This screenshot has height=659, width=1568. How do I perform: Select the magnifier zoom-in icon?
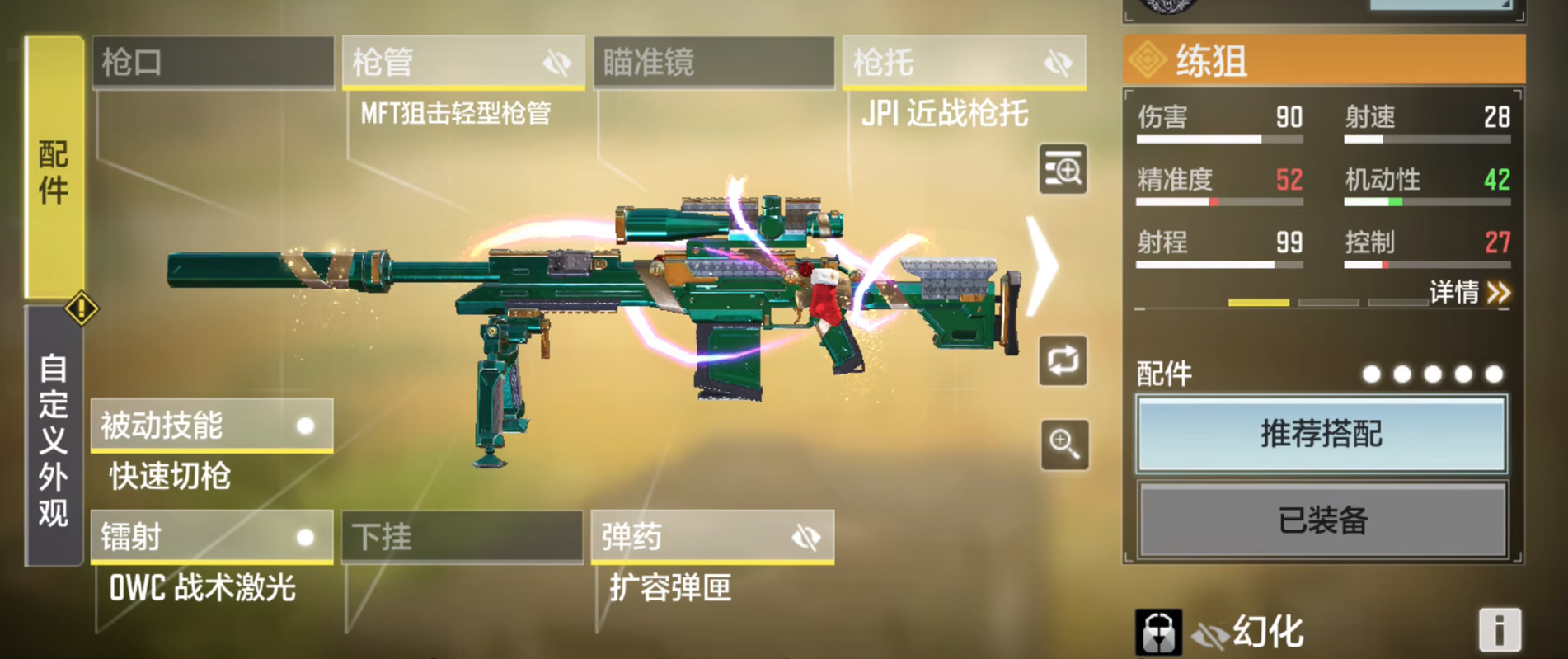(x=1063, y=445)
